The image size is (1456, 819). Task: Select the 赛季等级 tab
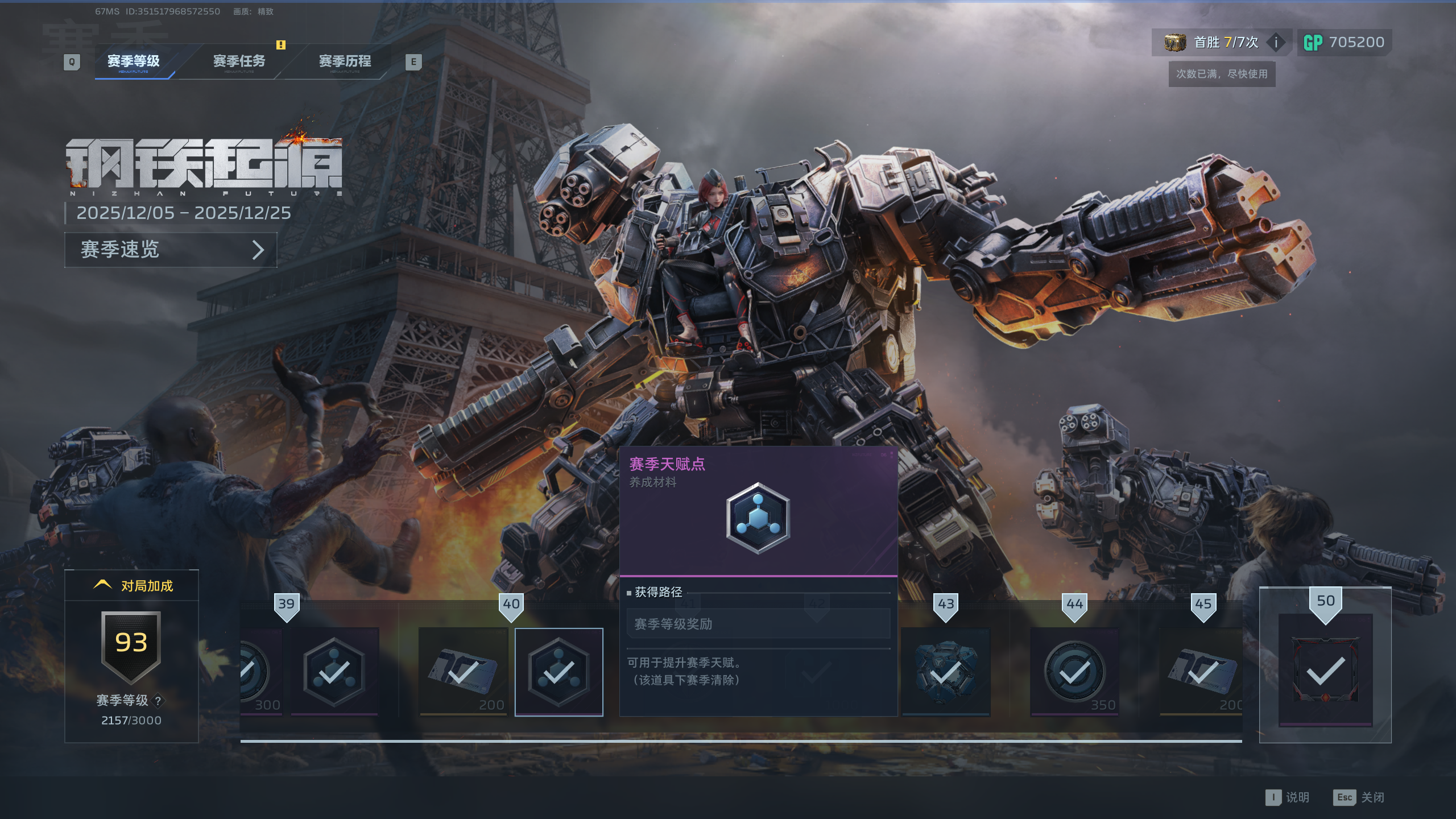(134, 61)
